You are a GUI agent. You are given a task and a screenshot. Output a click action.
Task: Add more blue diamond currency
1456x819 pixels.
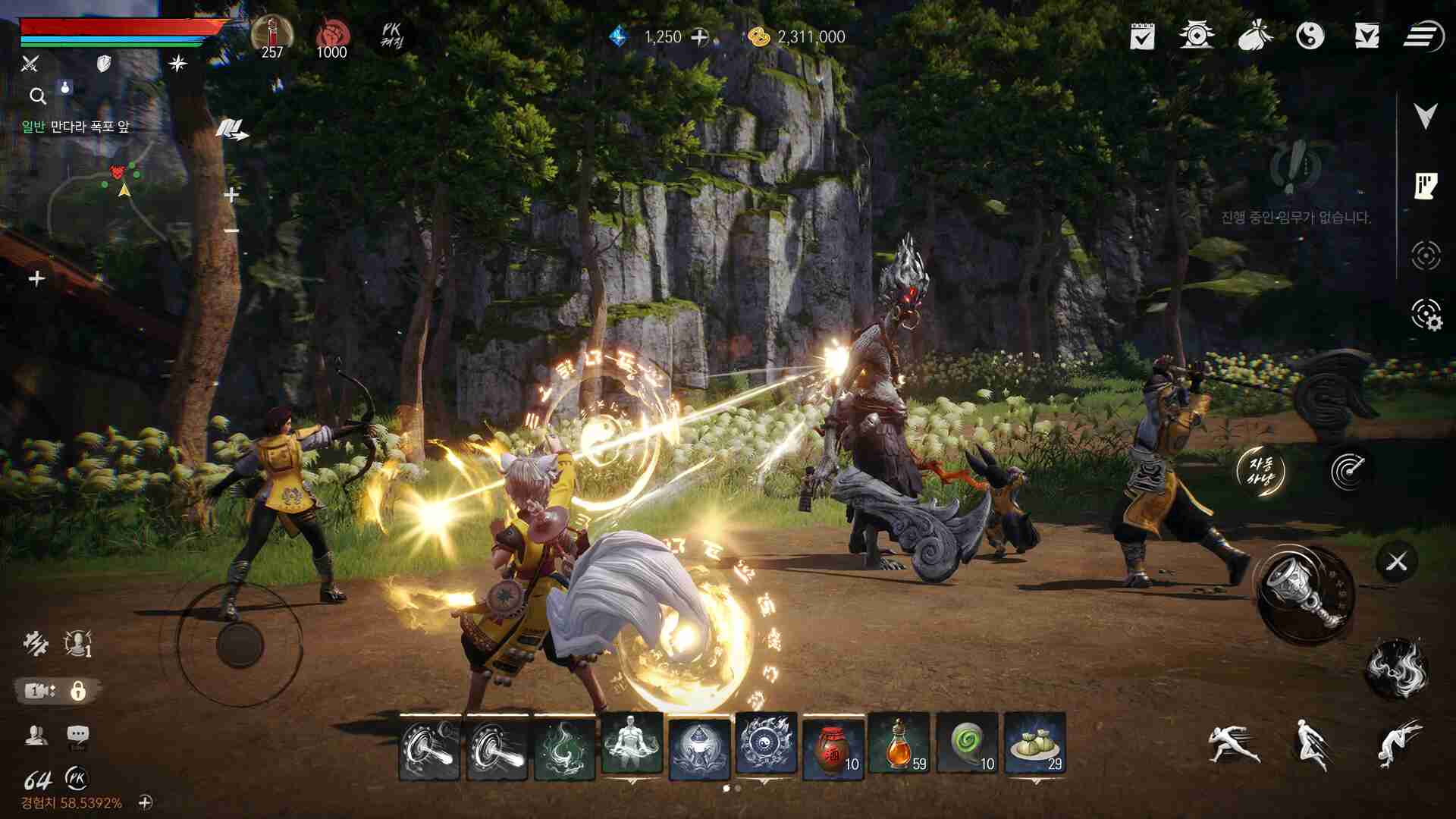click(x=699, y=37)
